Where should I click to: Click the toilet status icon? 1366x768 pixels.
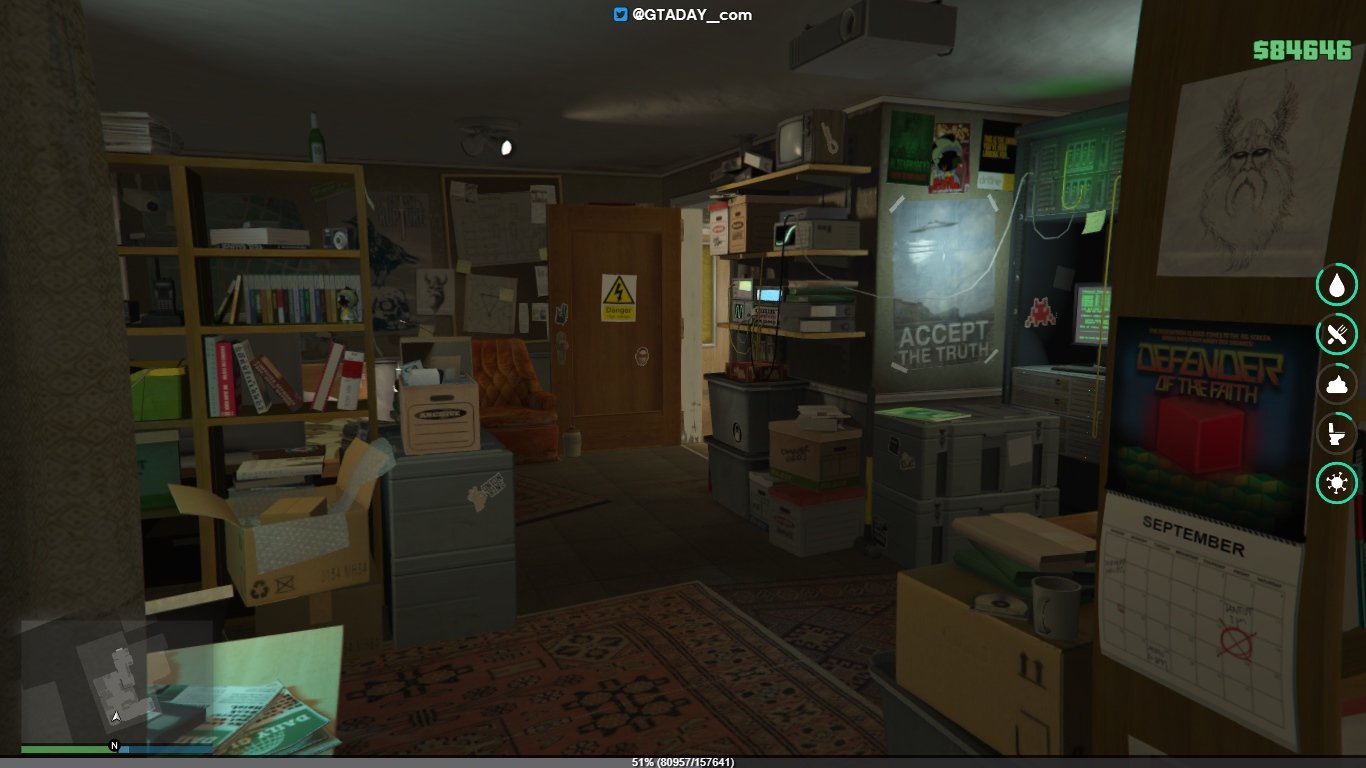[x=1335, y=435]
